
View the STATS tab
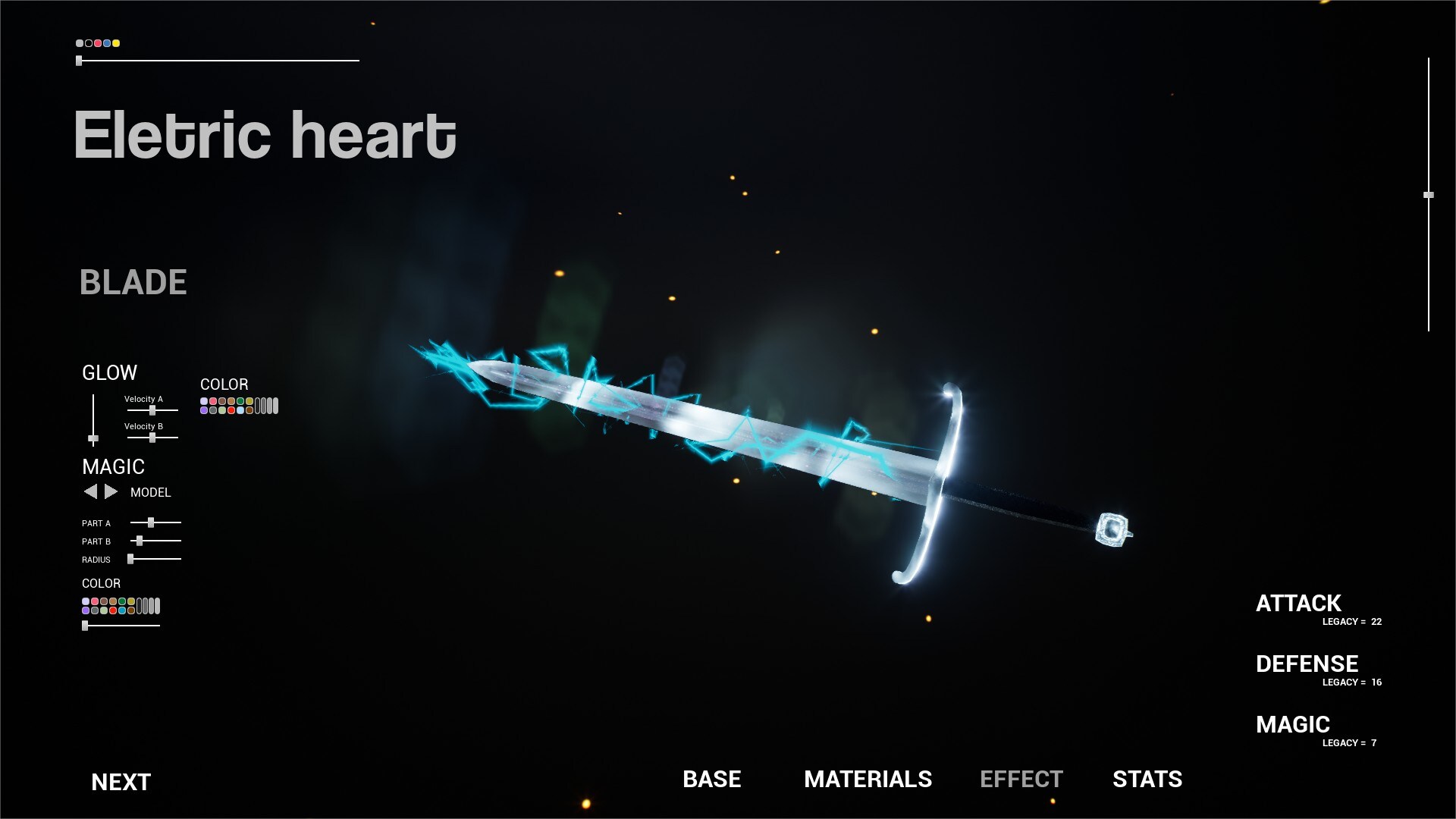coord(1147,780)
